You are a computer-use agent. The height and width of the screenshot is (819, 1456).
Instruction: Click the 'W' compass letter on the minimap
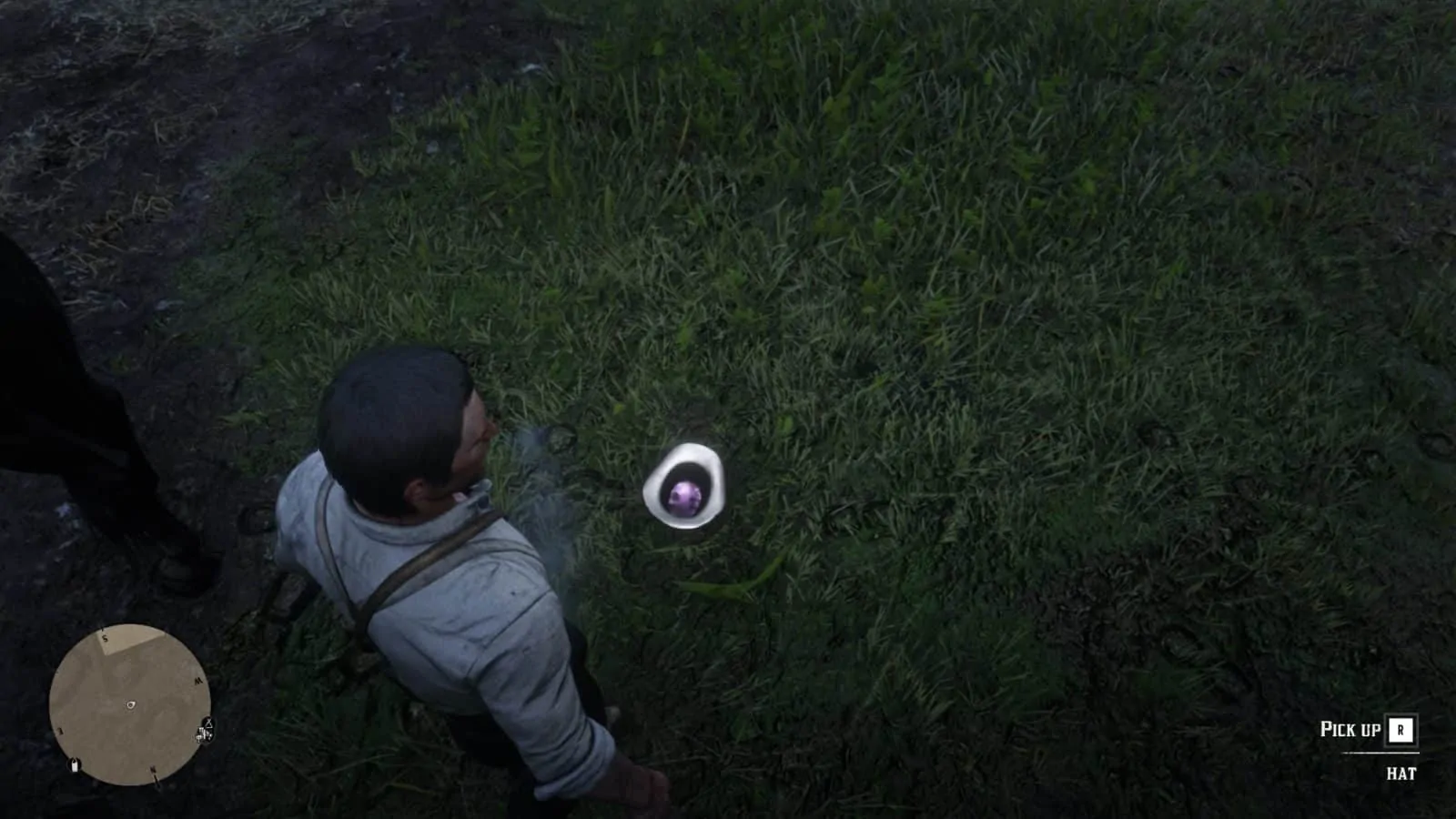(198, 681)
